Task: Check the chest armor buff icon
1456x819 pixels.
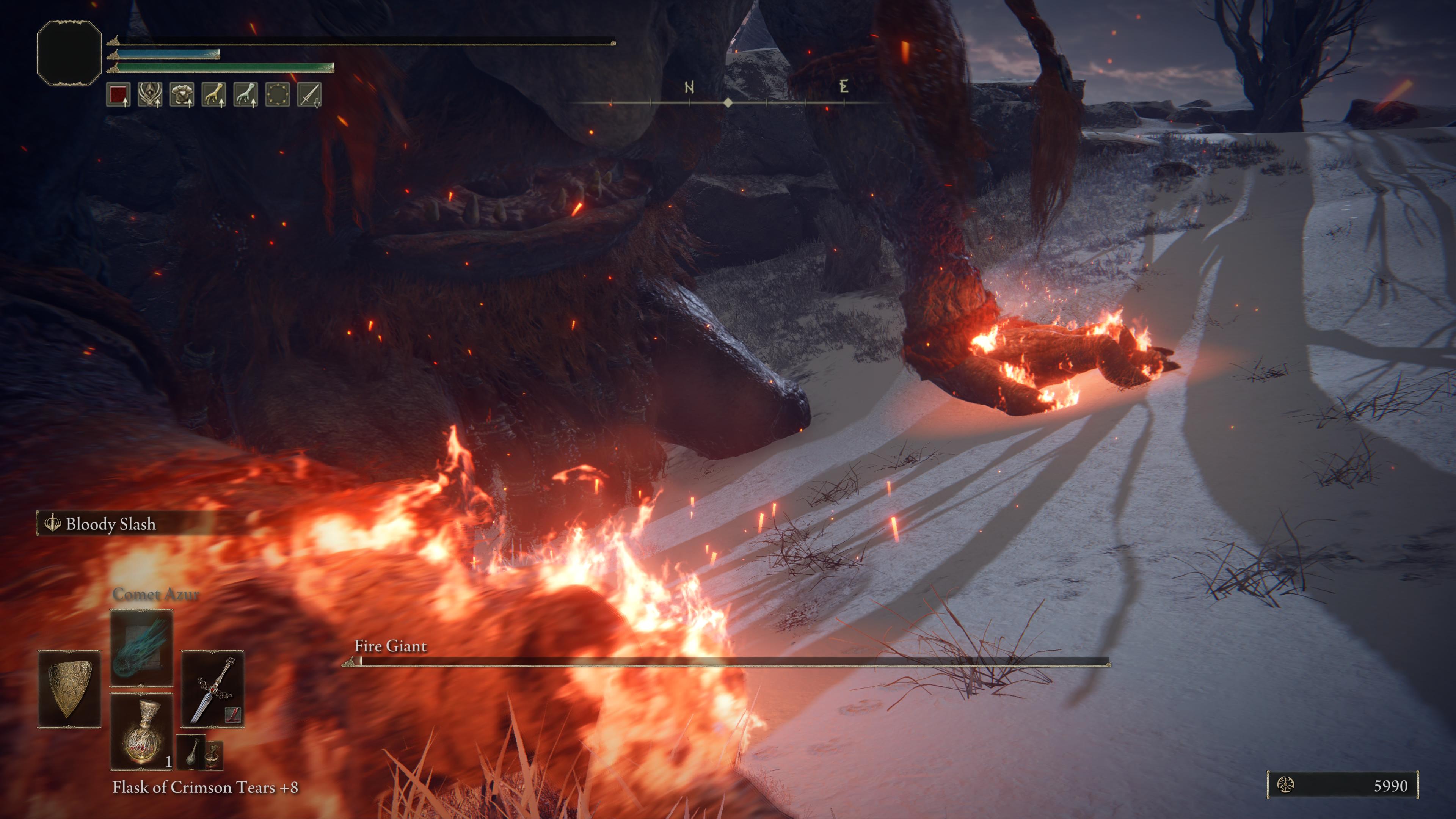Action: tap(182, 94)
